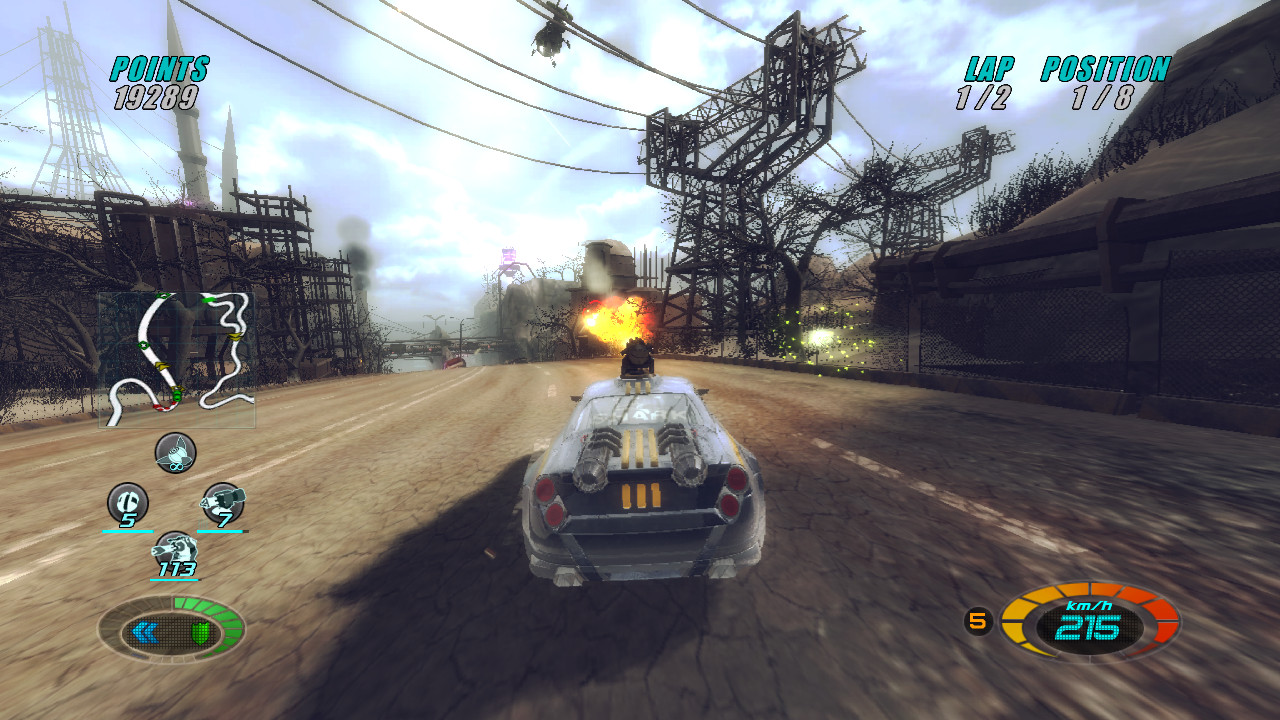The image size is (1280, 720).
Task: Select the rocket launcher icon with 7 ammo
Action: (223, 500)
